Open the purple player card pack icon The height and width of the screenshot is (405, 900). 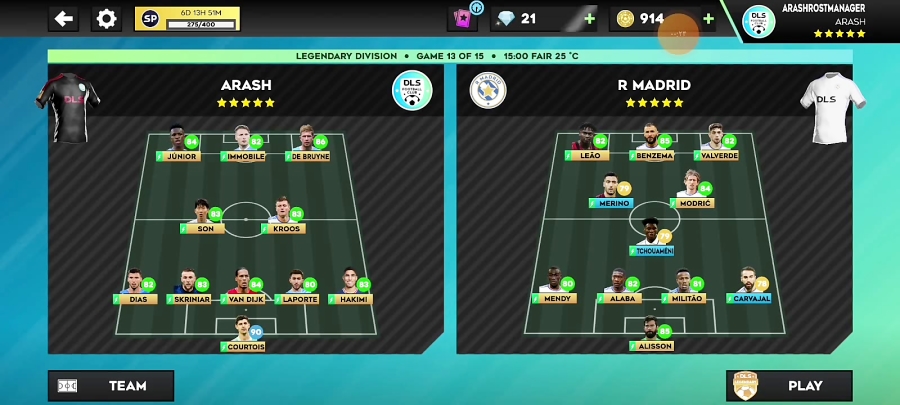click(x=462, y=18)
